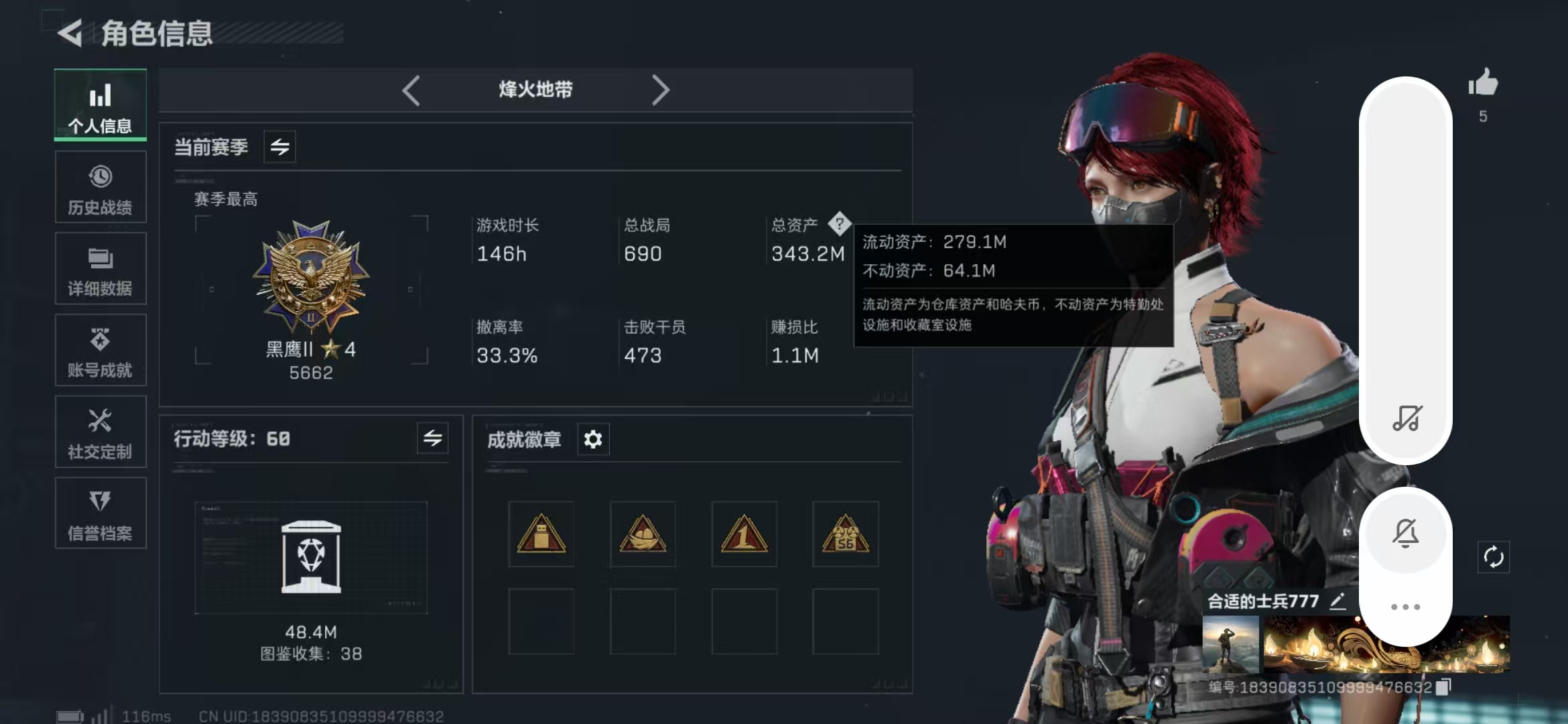Click the swap icon beside 行动等级
Viewport: 1568px width, 724px height.
pos(432,439)
